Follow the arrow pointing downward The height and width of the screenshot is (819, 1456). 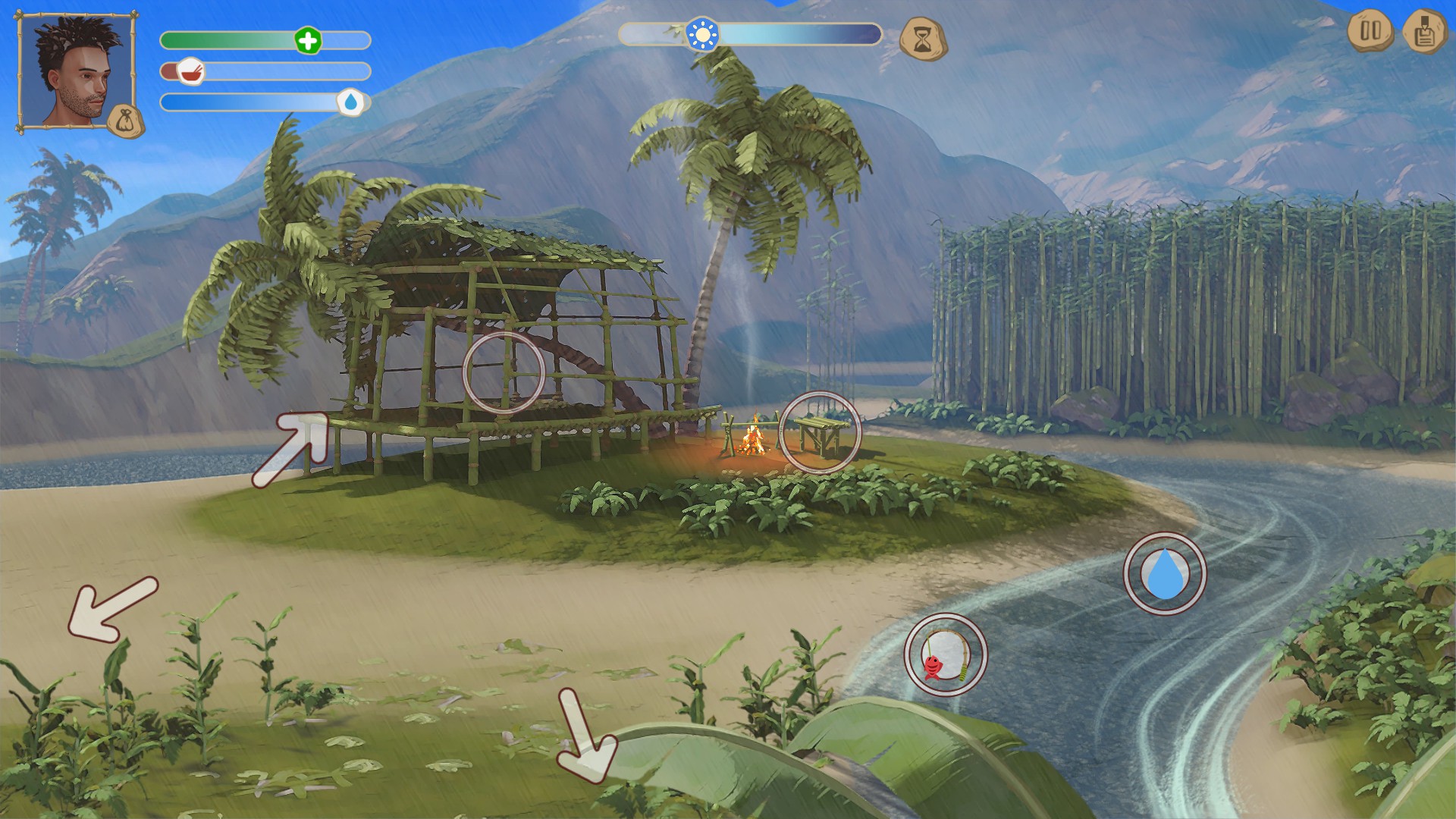click(586, 737)
